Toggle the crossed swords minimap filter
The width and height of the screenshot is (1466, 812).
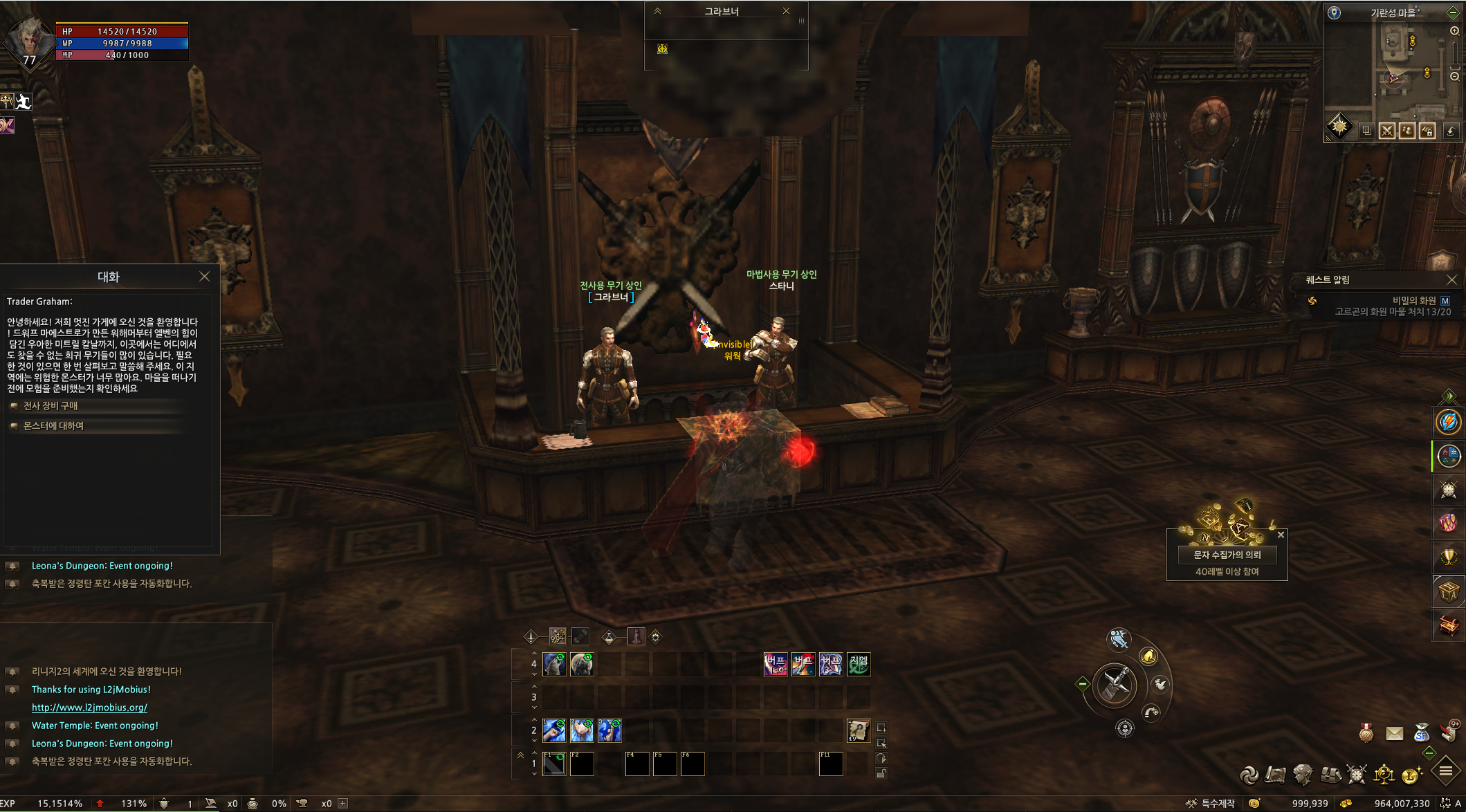point(1386,131)
